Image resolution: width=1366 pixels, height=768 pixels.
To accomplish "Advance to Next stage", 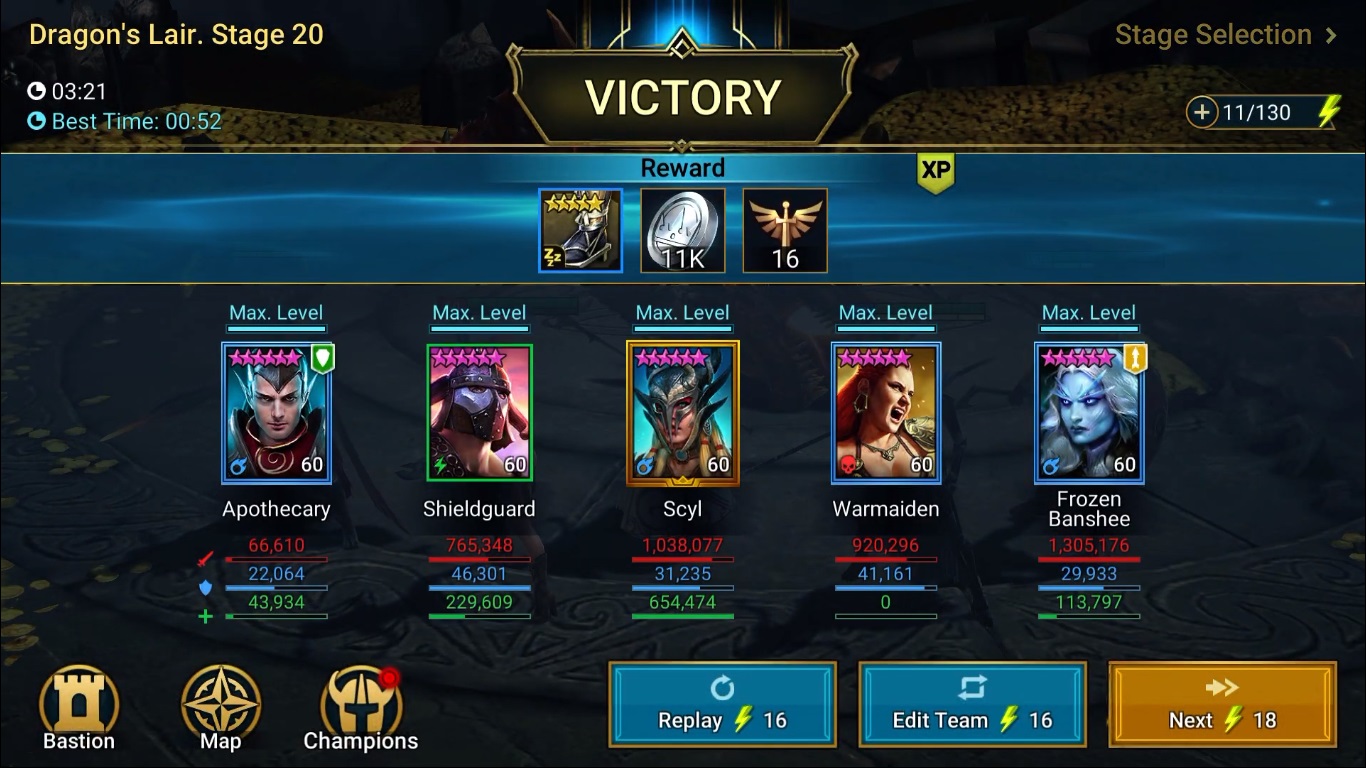I will [1221, 704].
